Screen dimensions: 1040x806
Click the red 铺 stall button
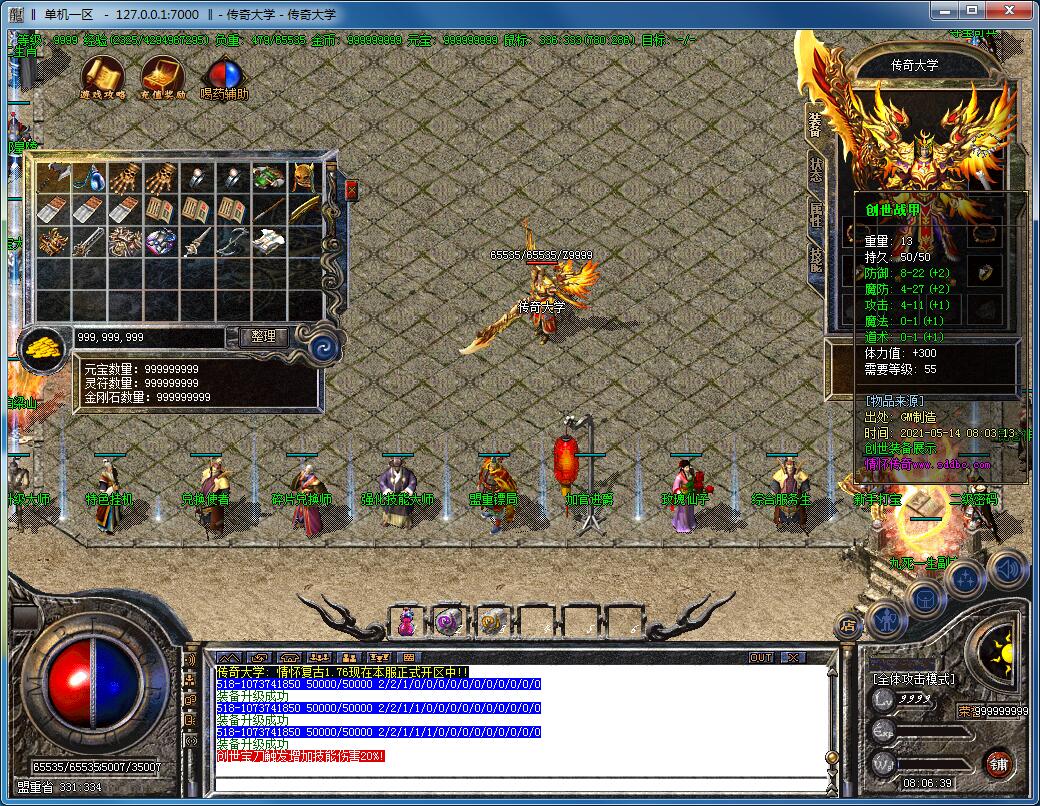pos(997,763)
